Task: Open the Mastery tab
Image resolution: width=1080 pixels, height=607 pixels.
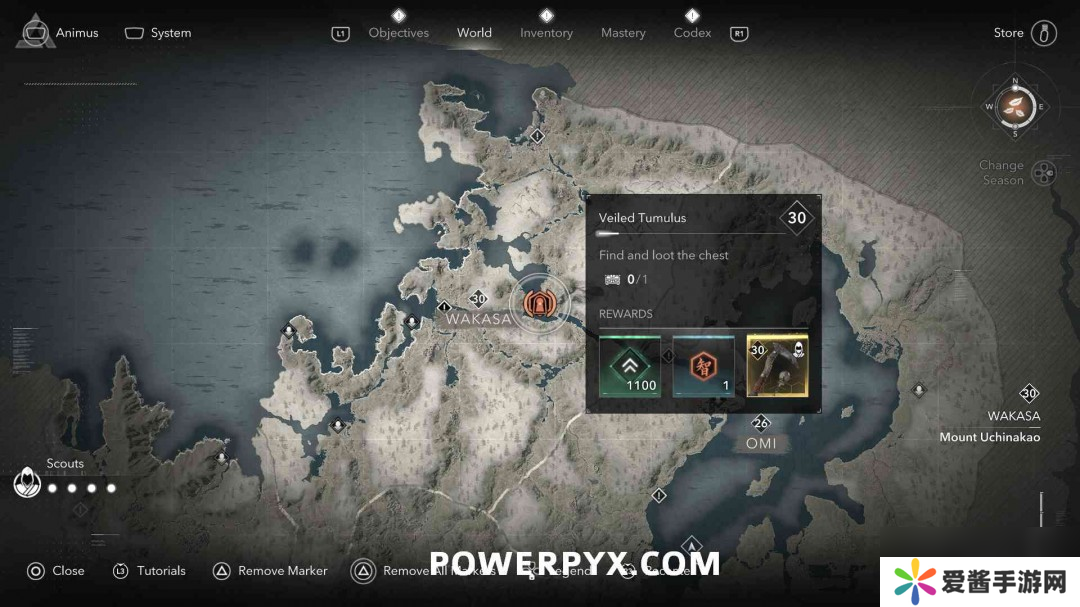Action: pos(623,33)
